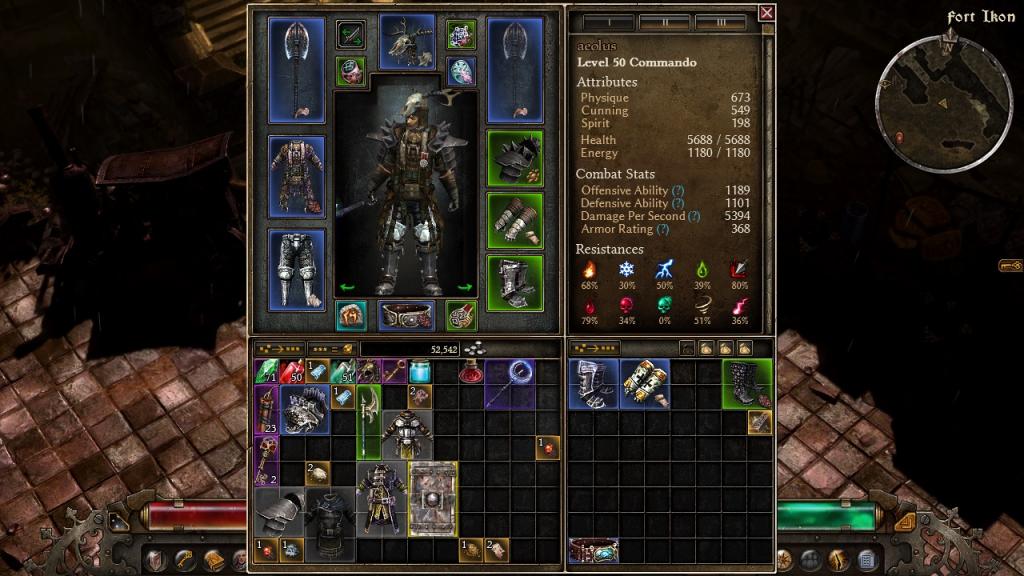Select the riveted shield in the inventory
1024x576 pixels.
(433, 497)
